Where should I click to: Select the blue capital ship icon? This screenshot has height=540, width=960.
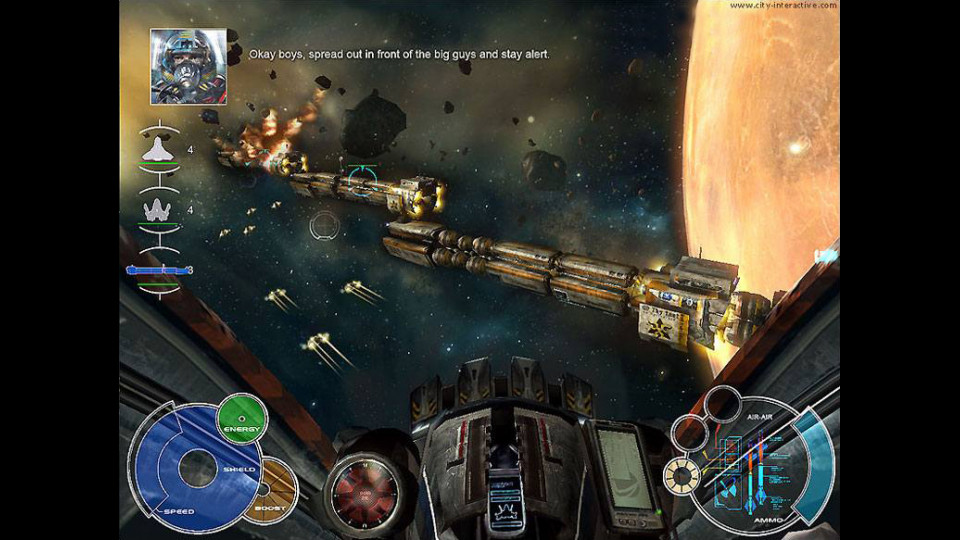pyautogui.click(x=158, y=270)
